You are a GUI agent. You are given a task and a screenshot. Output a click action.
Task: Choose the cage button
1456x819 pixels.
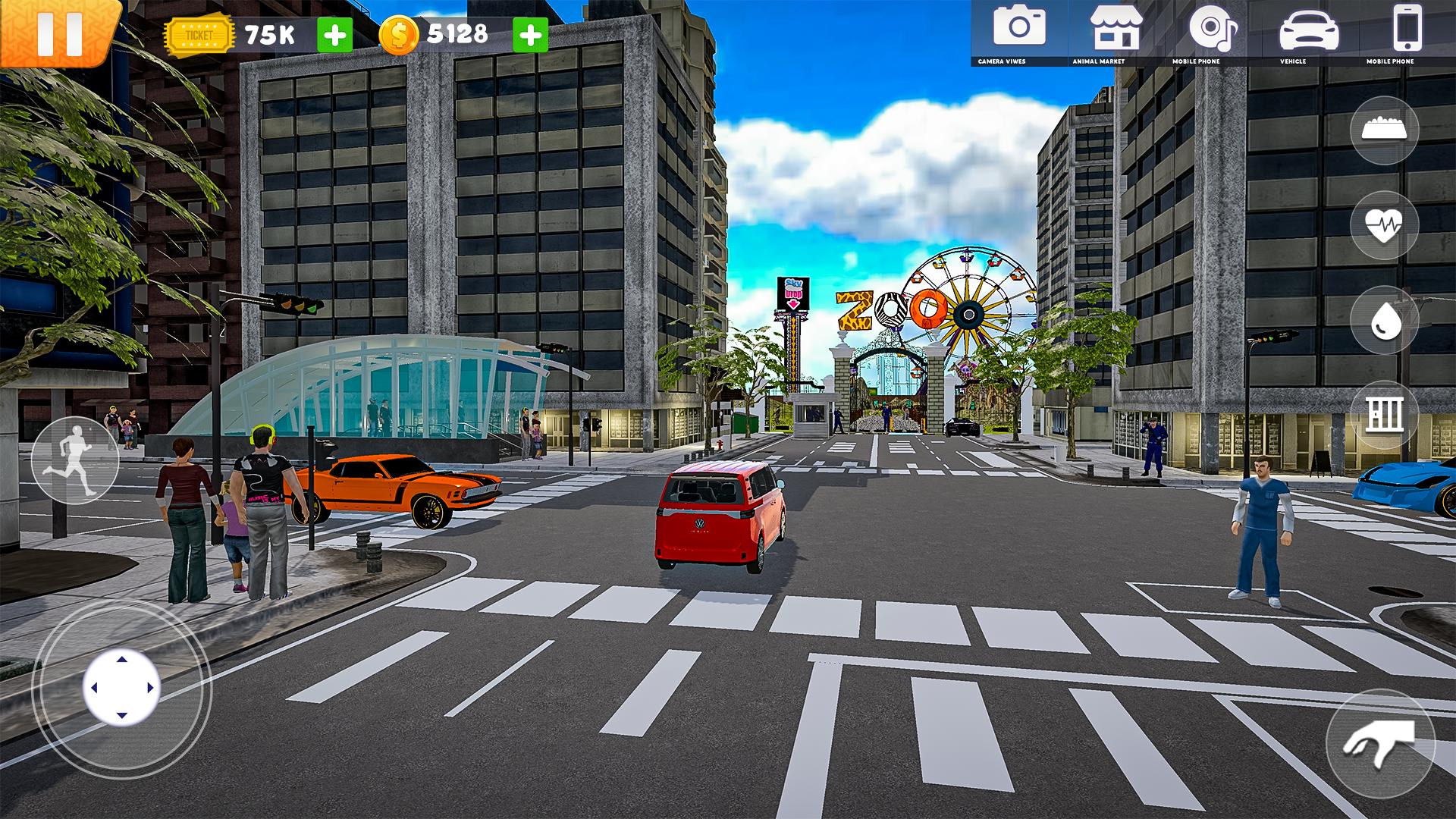click(1384, 415)
